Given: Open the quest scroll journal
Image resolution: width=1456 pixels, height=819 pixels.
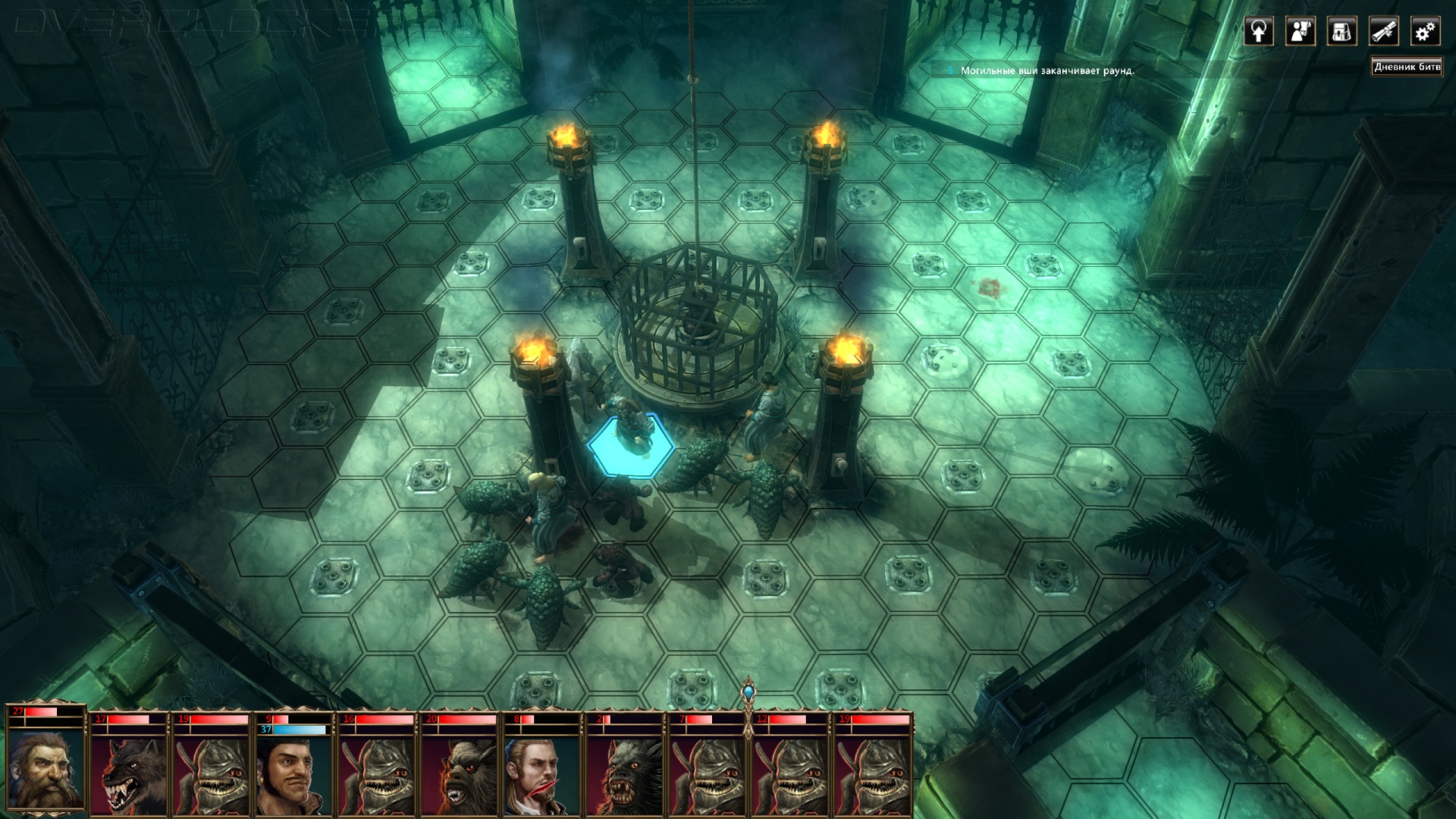Looking at the screenshot, I should pyautogui.click(x=1383, y=32).
